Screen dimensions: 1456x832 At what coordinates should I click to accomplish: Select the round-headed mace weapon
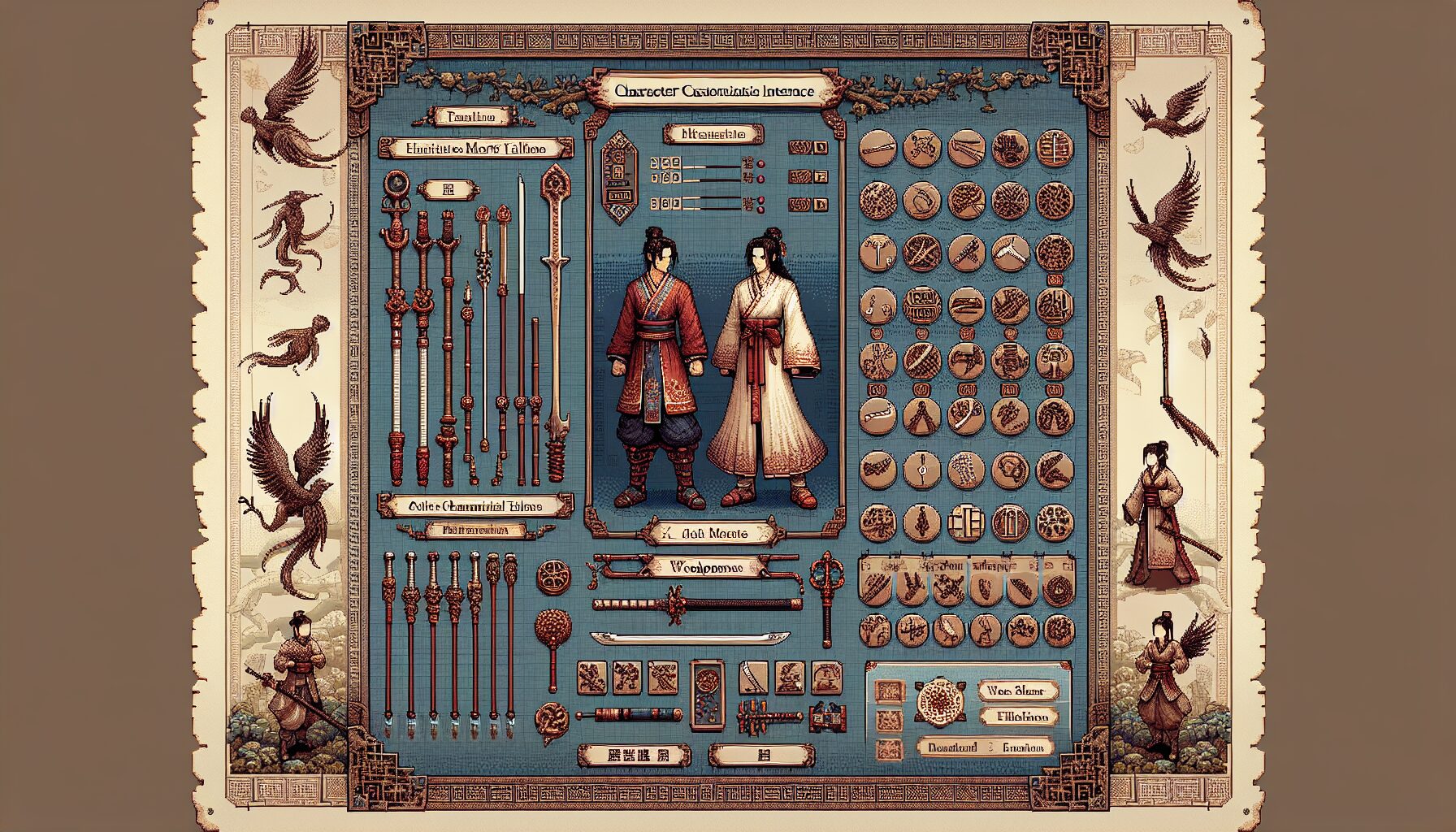pos(552,634)
